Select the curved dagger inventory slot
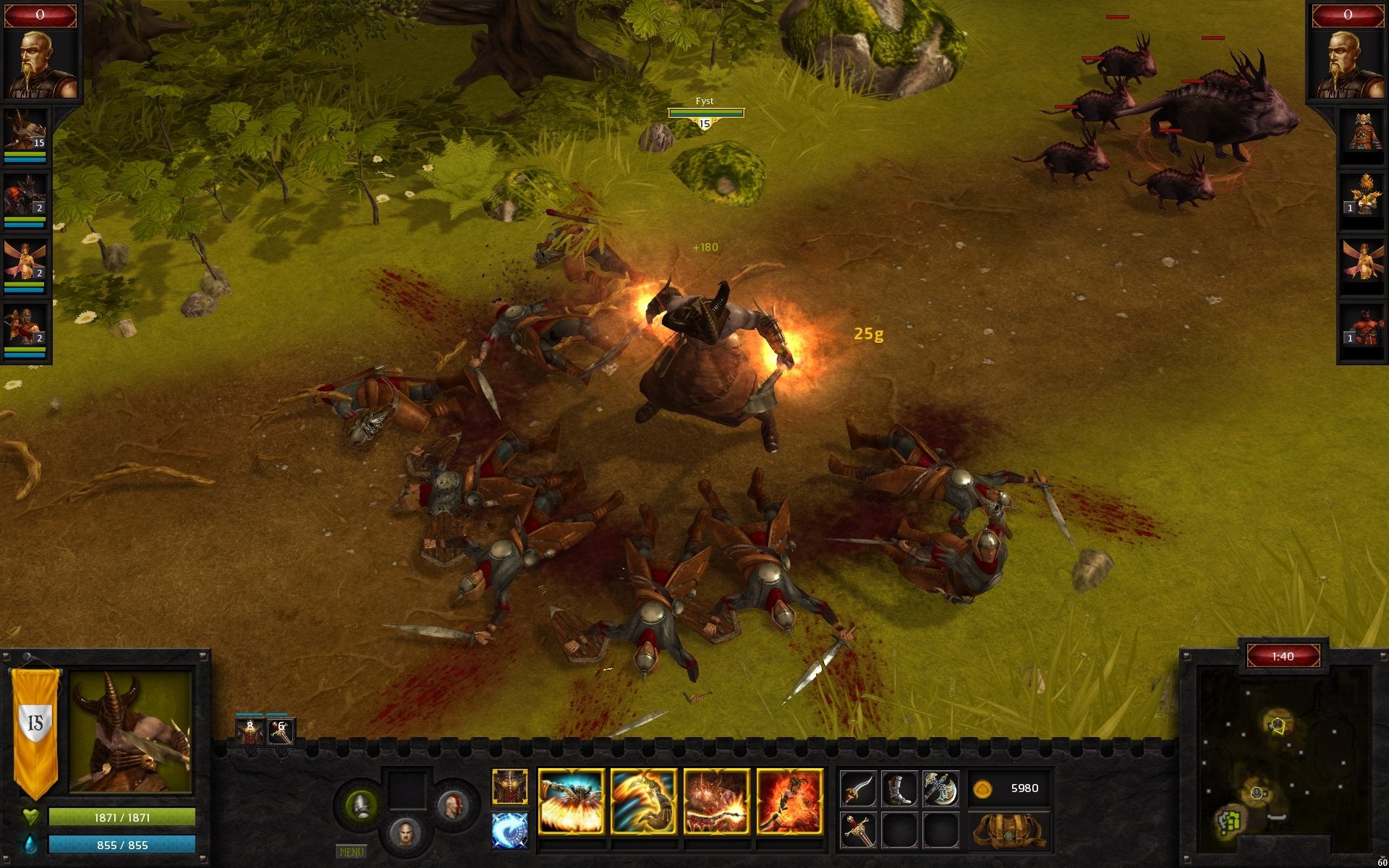The width and height of the screenshot is (1389, 868). pyautogui.click(x=859, y=788)
